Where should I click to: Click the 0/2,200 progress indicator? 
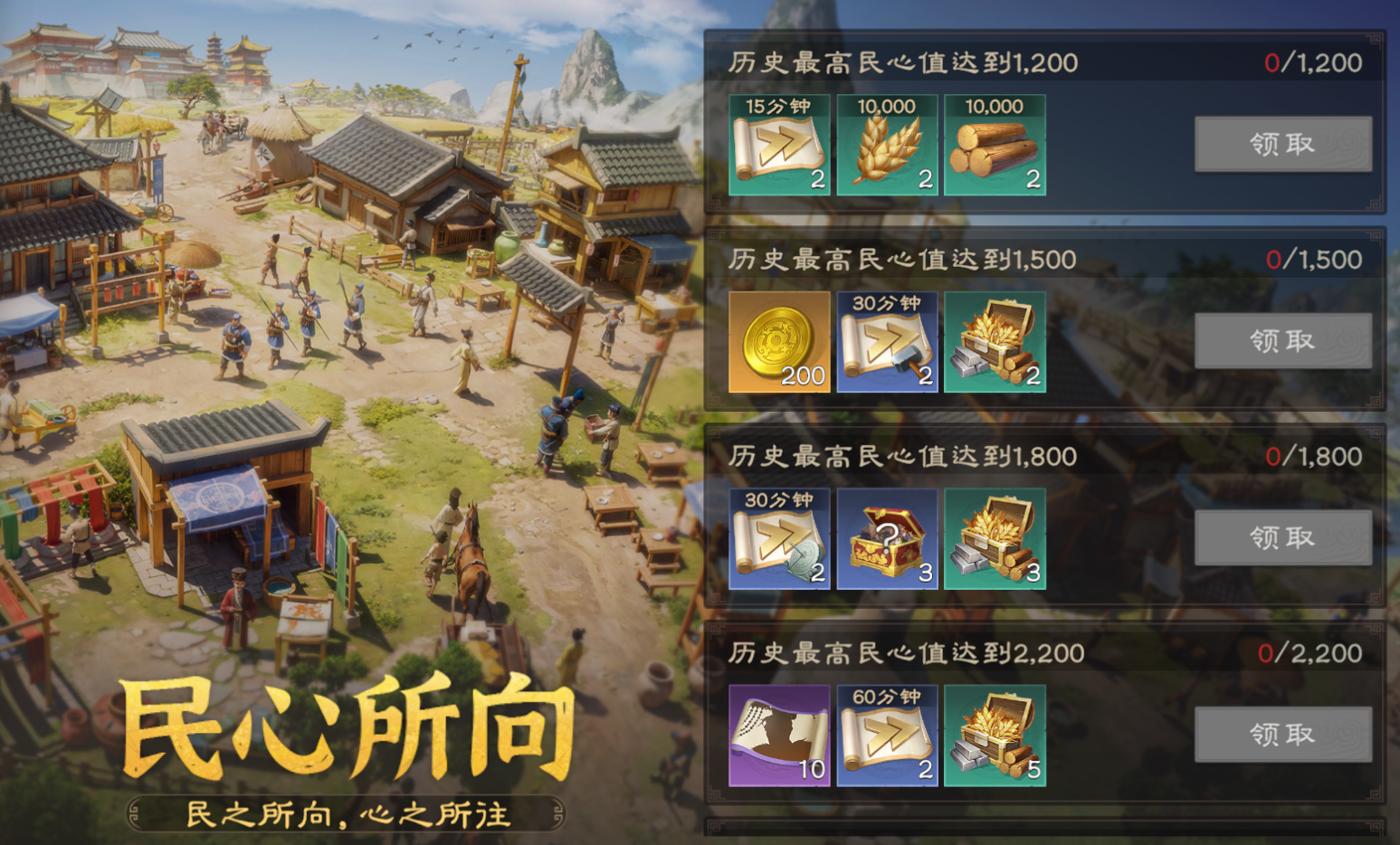click(x=1317, y=651)
